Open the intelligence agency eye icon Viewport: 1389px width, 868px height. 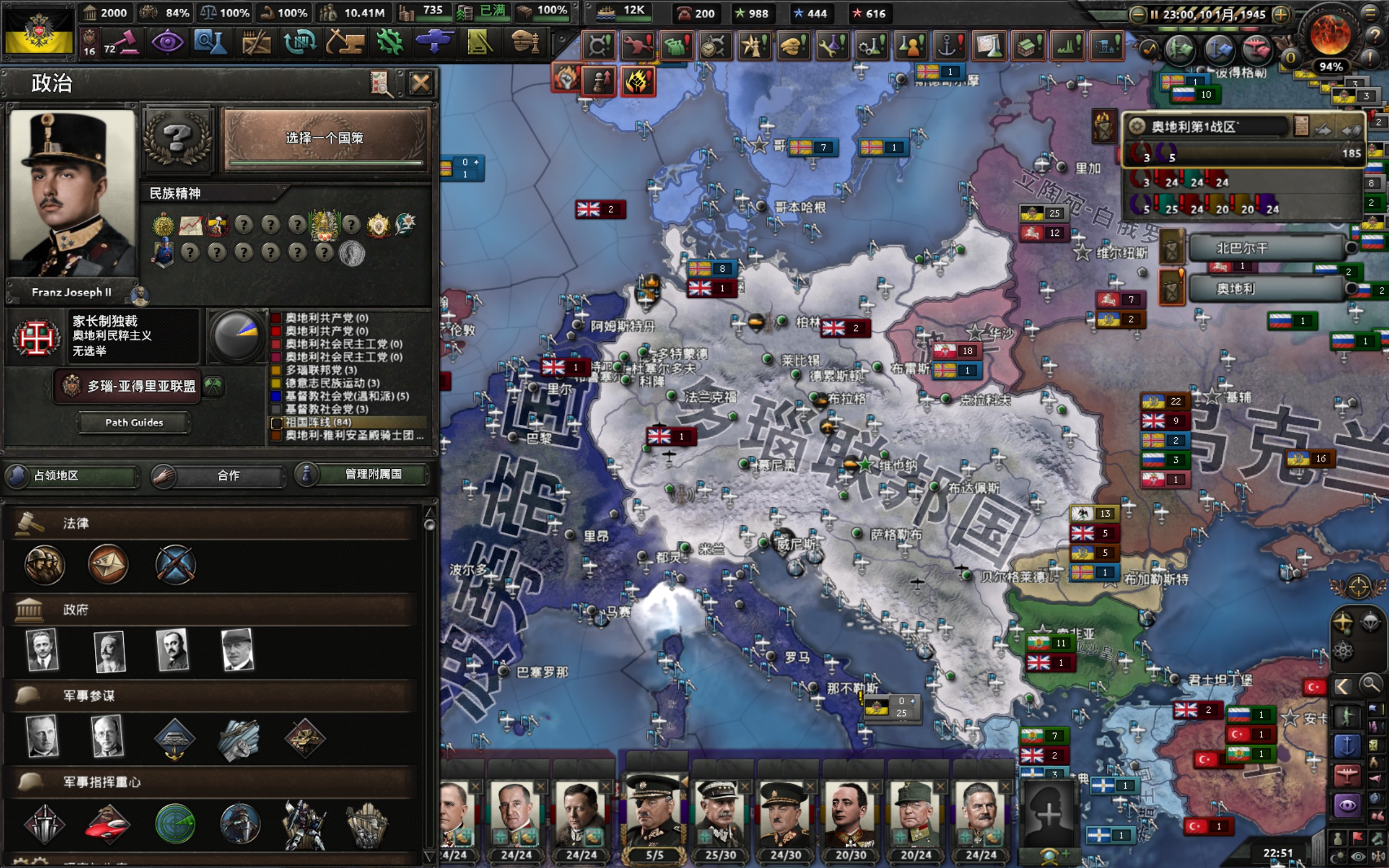167,42
